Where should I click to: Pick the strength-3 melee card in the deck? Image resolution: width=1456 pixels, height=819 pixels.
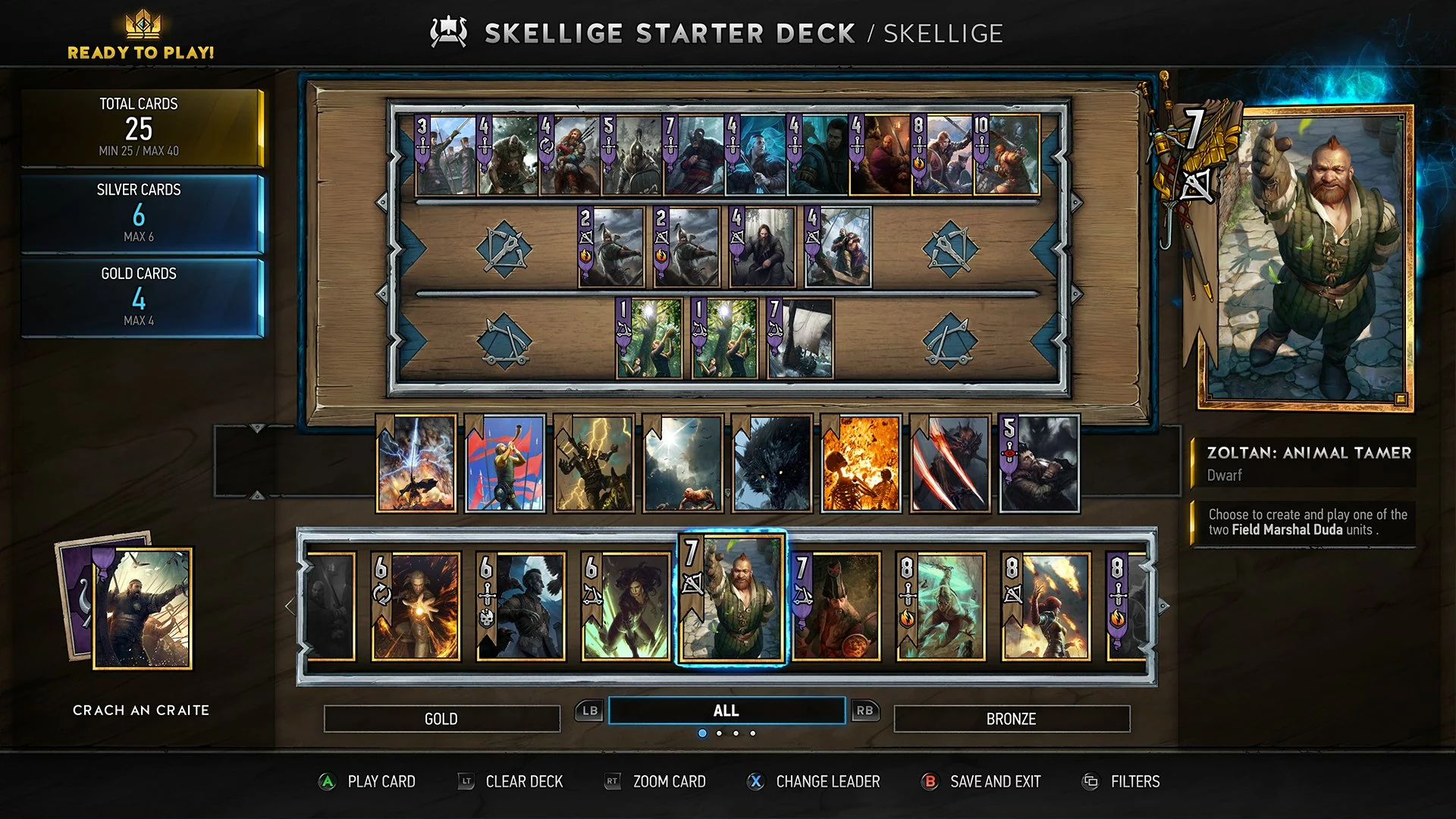[x=445, y=155]
